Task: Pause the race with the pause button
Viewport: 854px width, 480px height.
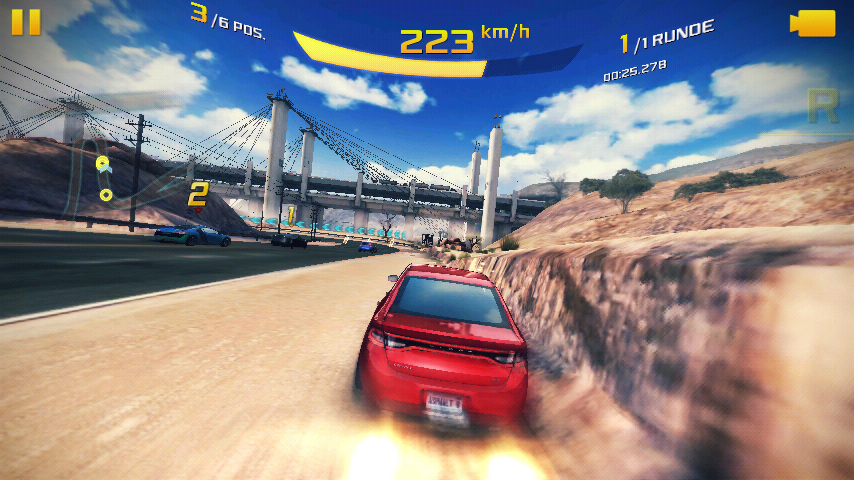Action: 27,22
